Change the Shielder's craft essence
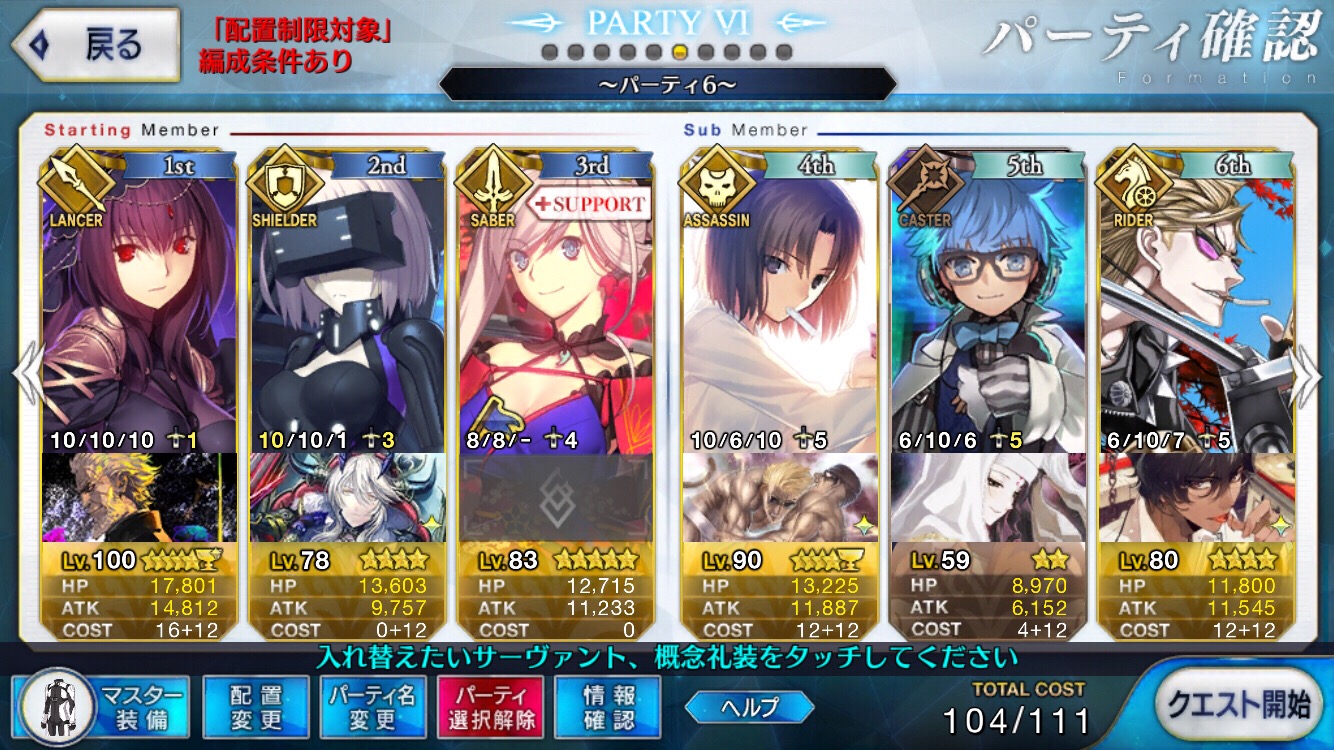This screenshot has width=1334, height=750. point(347,497)
